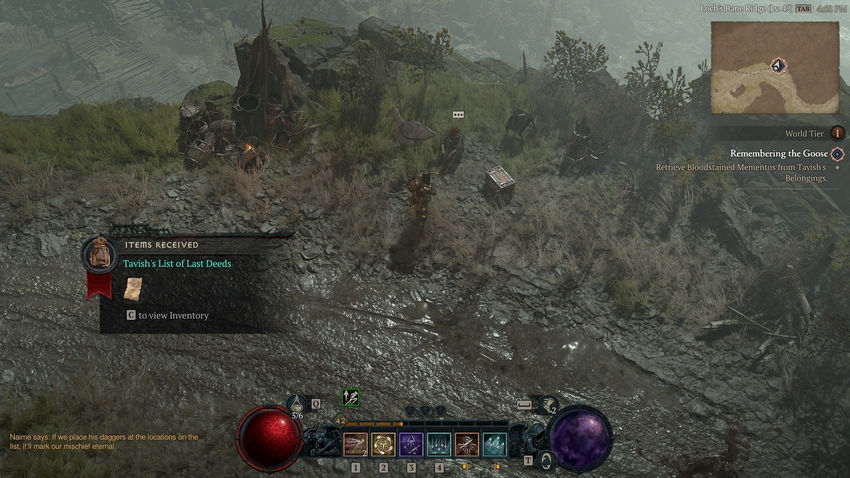Activate the purple skill in slot 3

411,444
